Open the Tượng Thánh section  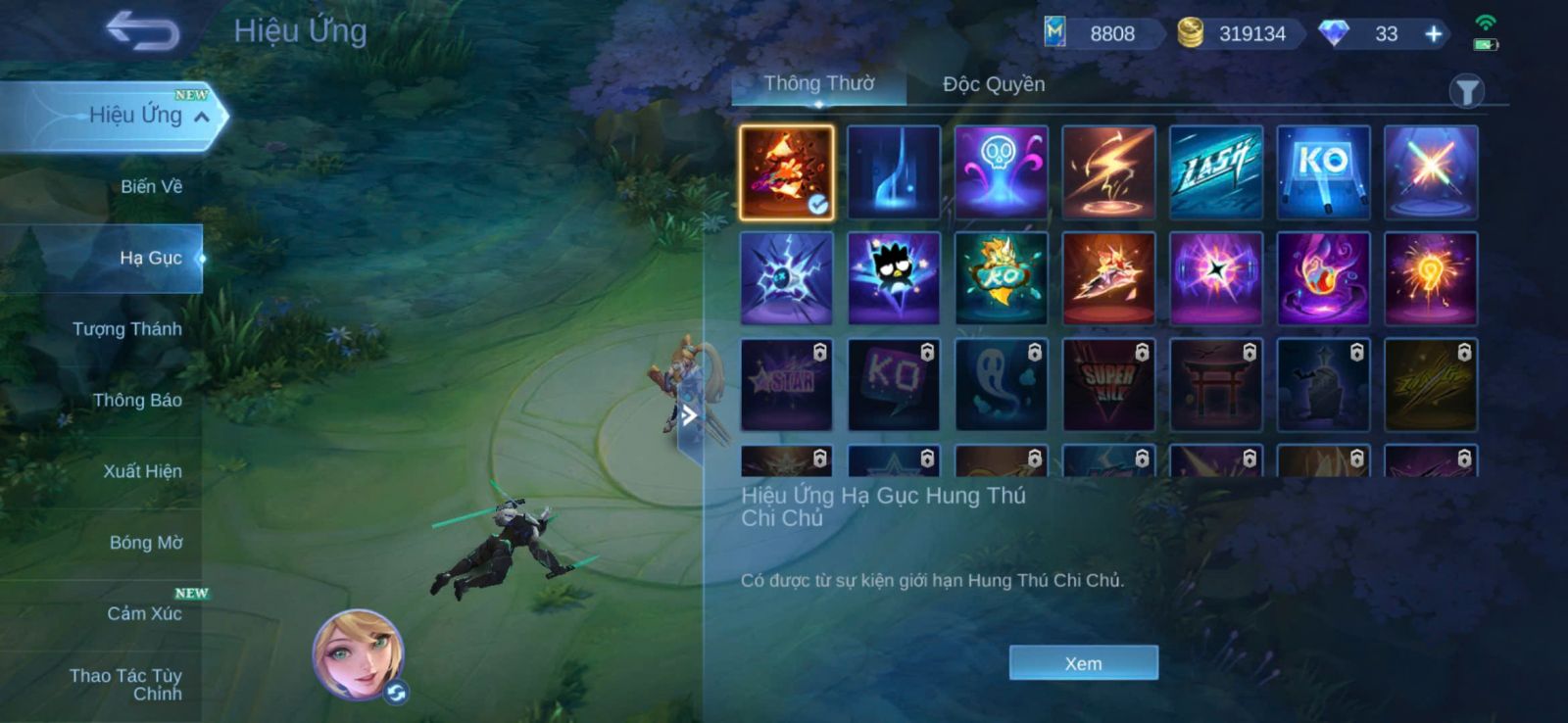126,329
